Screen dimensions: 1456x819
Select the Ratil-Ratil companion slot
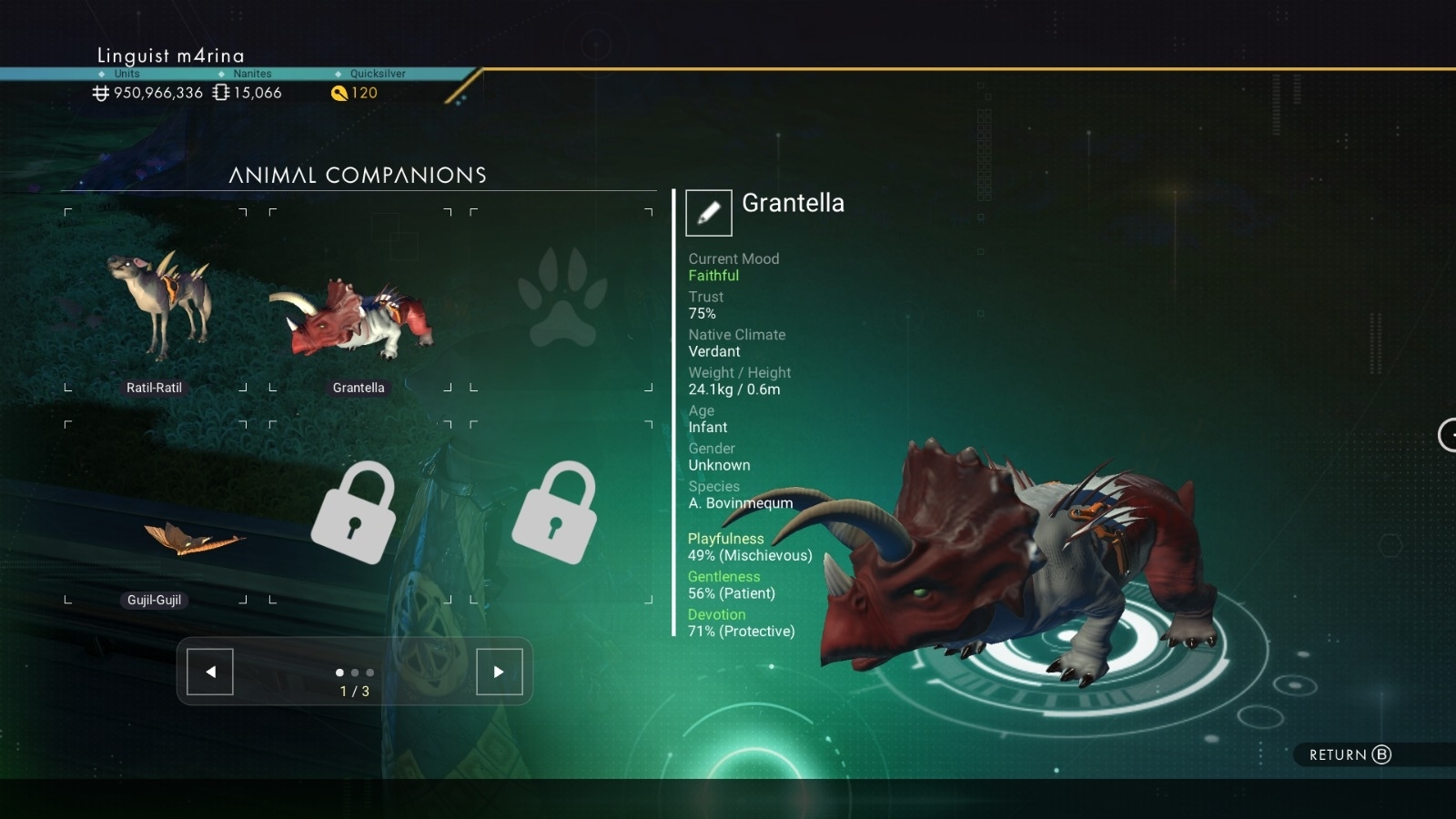click(x=156, y=300)
